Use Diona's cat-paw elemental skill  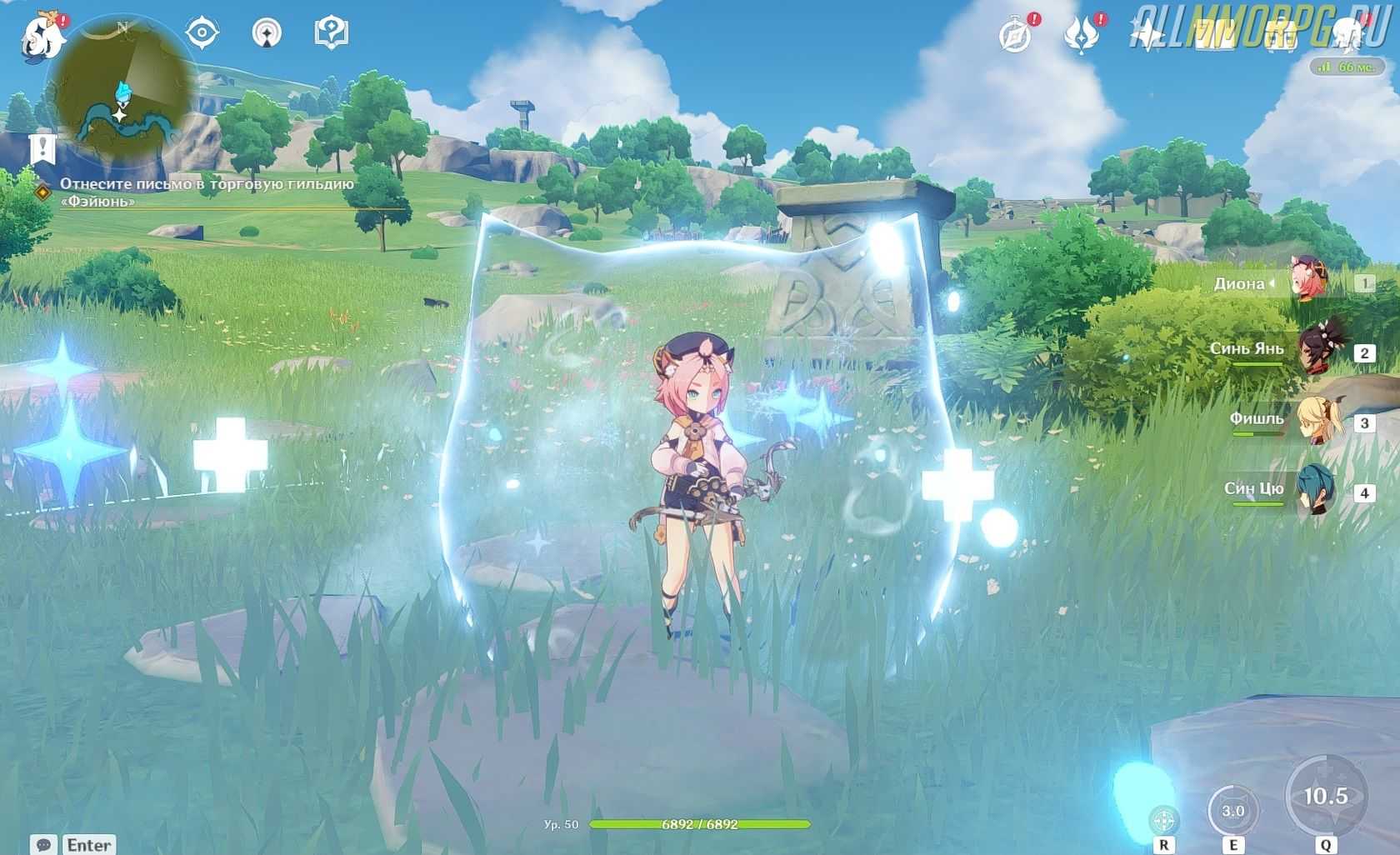pyautogui.click(x=1232, y=810)
